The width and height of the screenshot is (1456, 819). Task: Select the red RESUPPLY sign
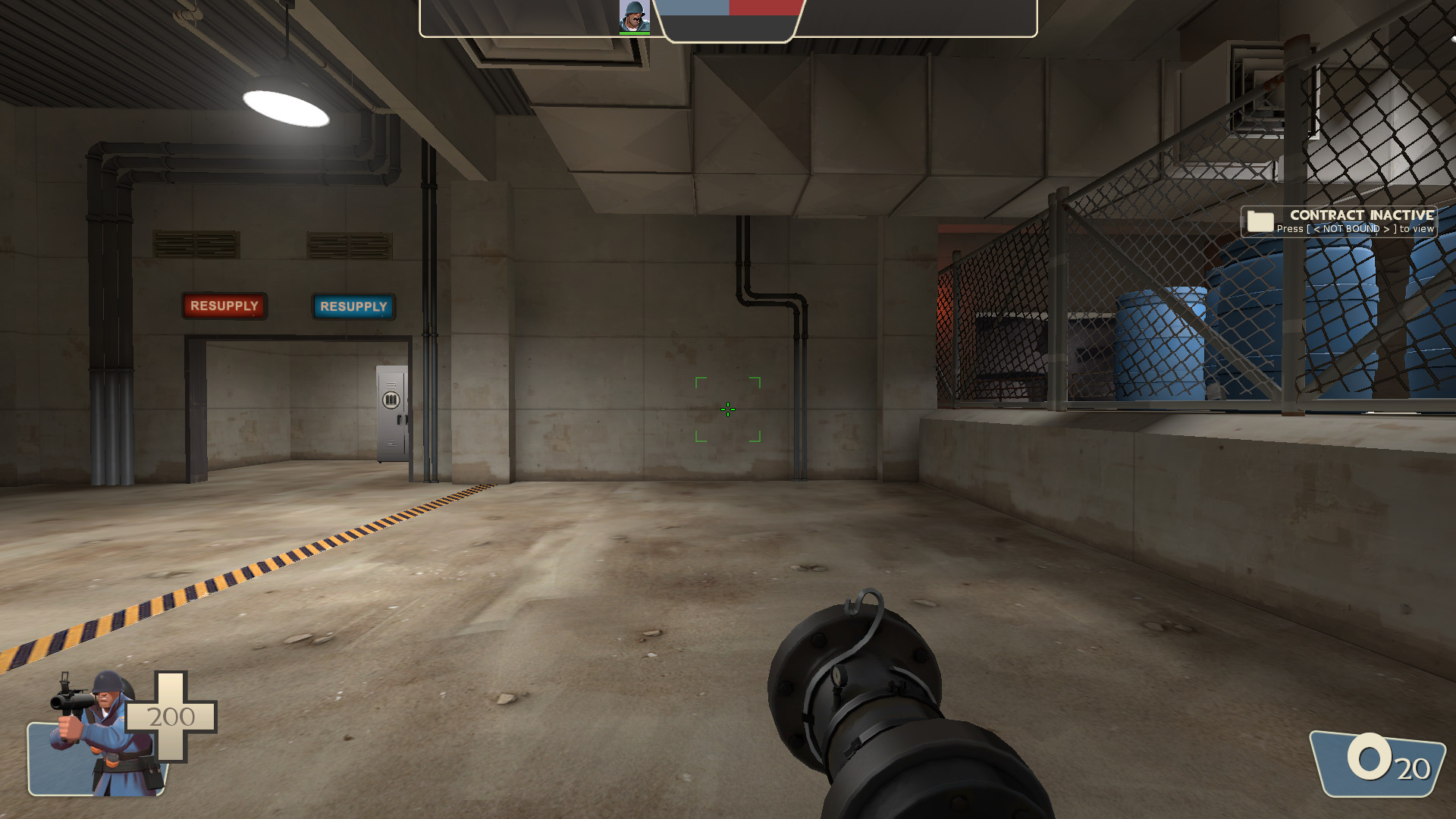pos(224,305)
